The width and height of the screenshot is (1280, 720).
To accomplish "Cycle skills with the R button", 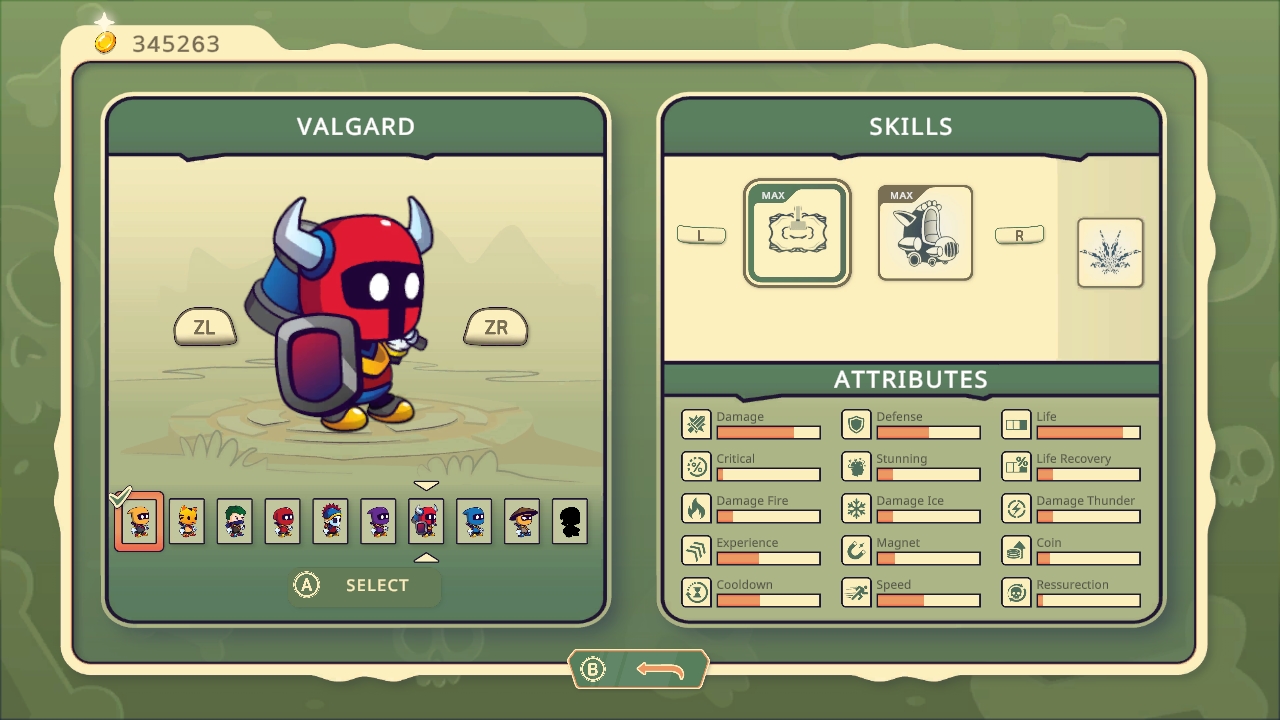I will point(1020,233).
